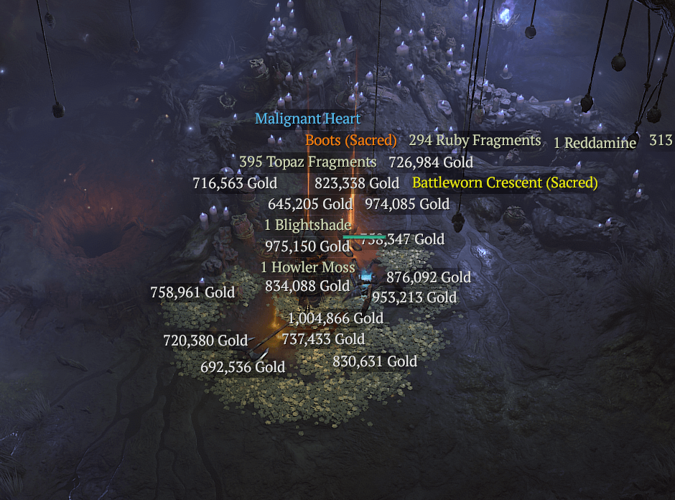Loot the Boots (Sacred) item label
Image resolution: width=675 pixels, height=500 pixels.
[351, 141]
